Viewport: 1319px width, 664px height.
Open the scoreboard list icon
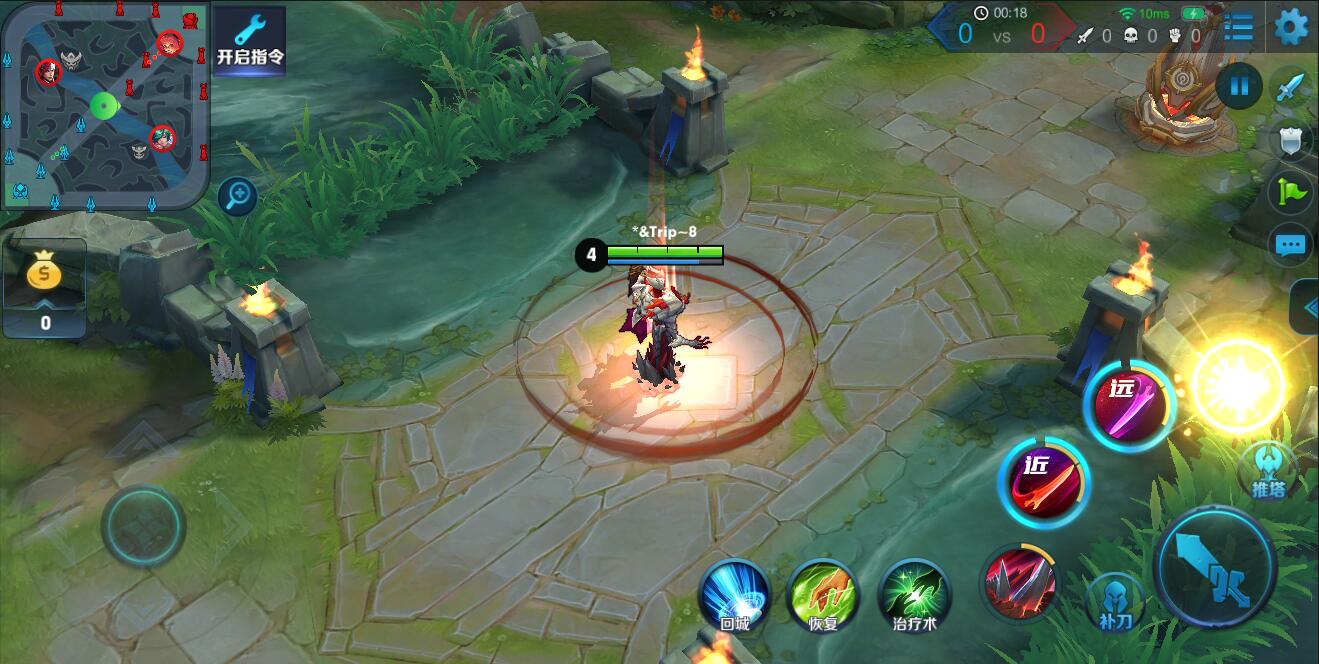(x=1238, y=26)
